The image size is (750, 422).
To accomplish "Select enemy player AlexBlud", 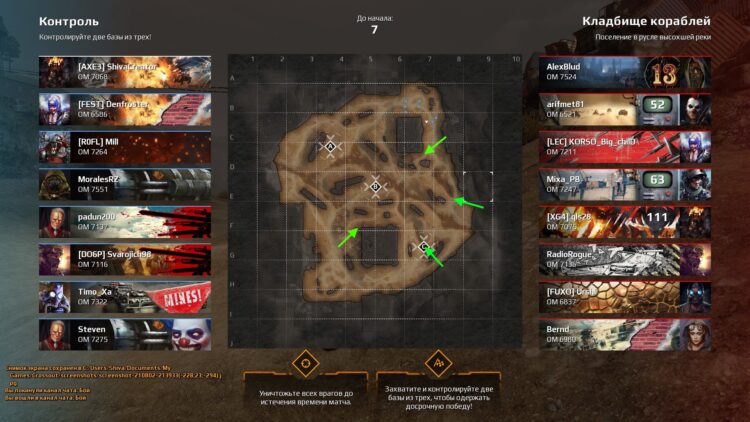I will click(x=624, y=71).
